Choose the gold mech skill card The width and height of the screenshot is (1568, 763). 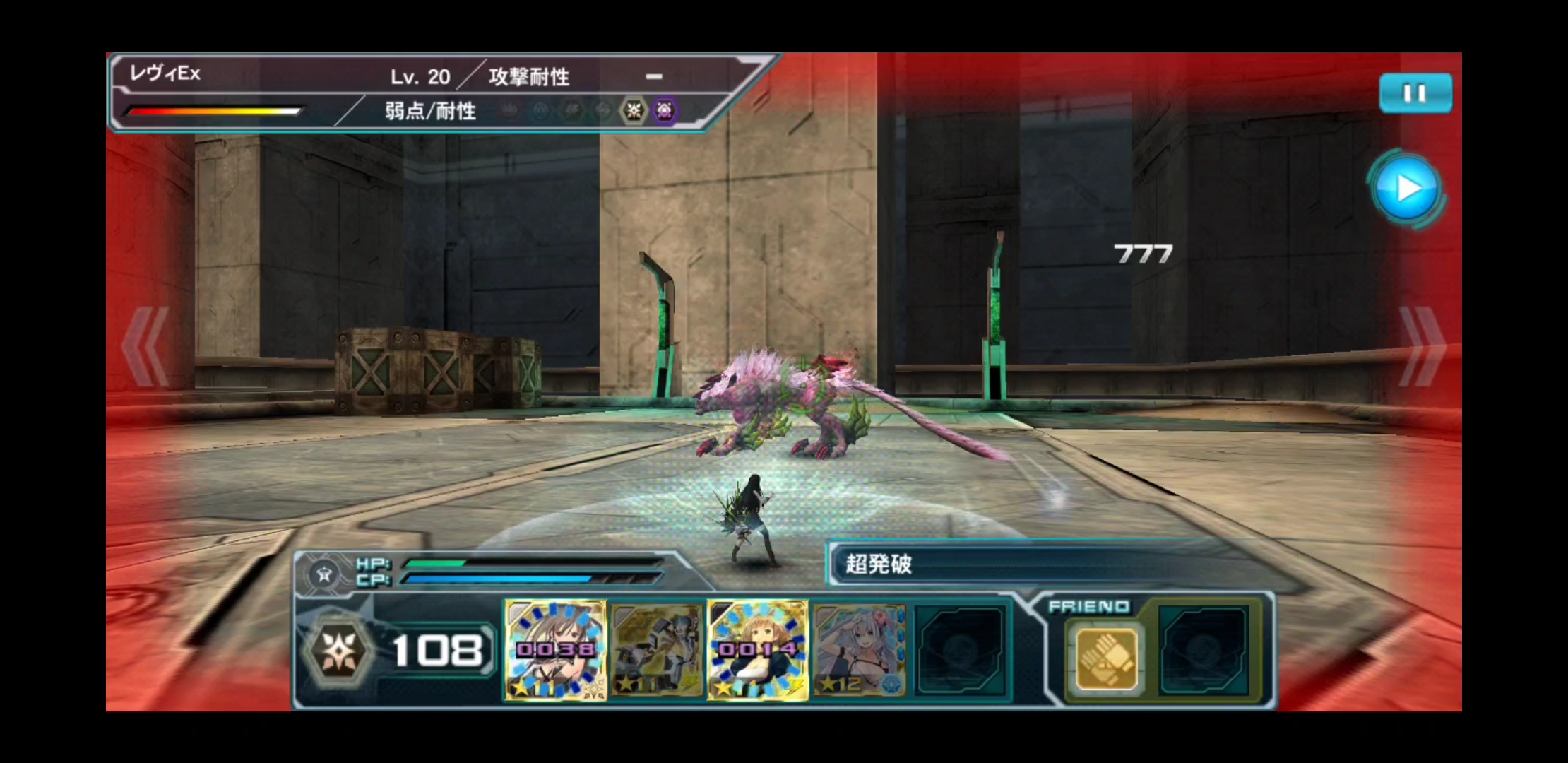pos(657,650)
